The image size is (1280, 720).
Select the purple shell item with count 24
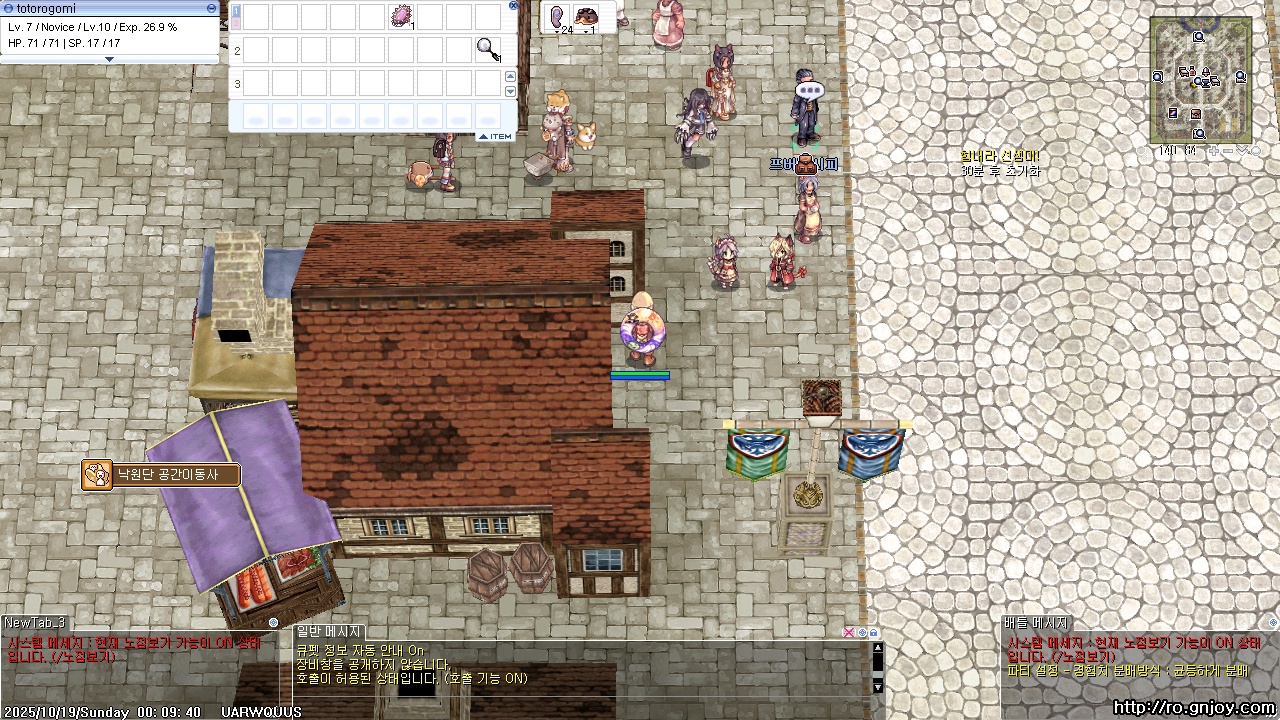coord(557,16)
